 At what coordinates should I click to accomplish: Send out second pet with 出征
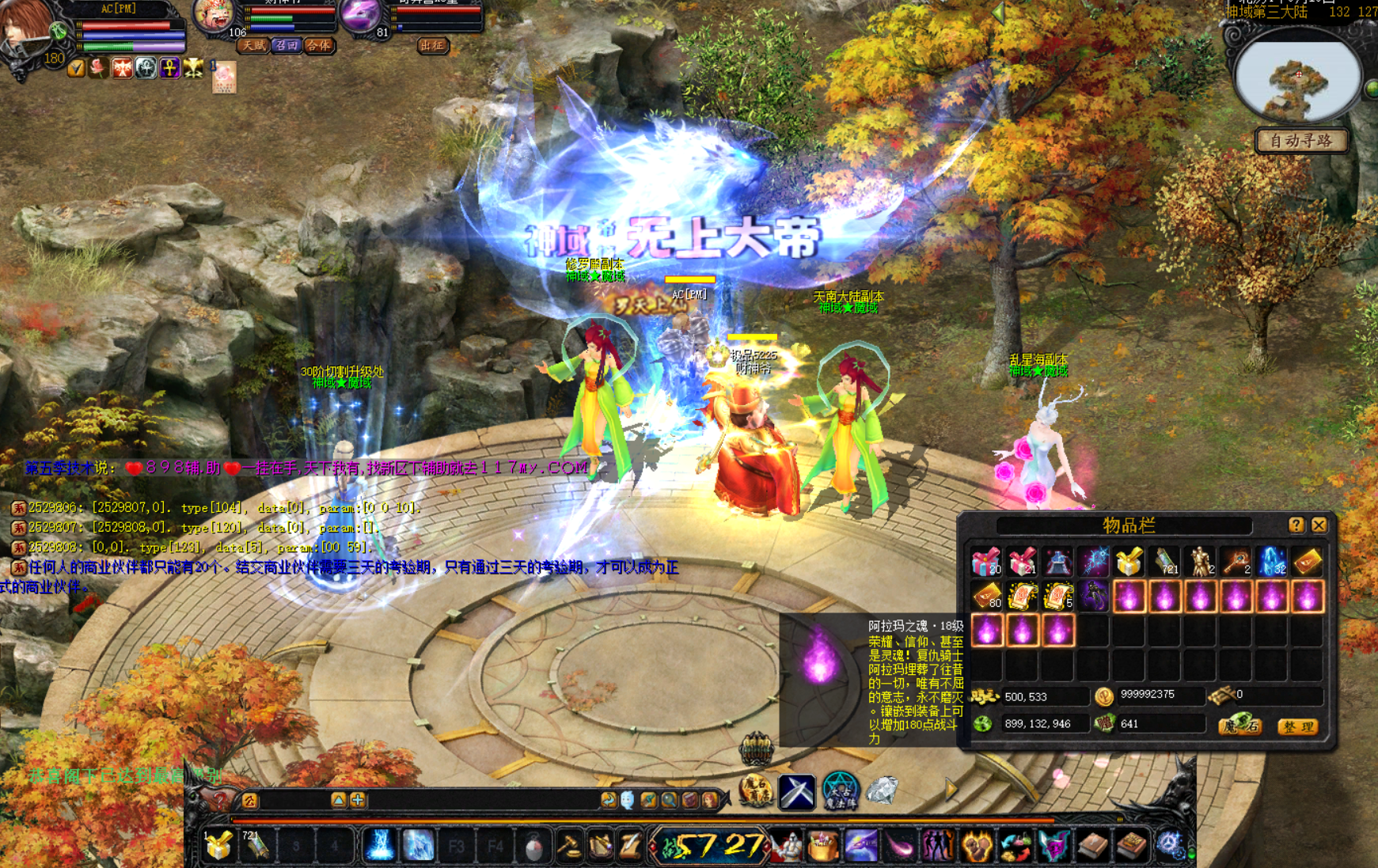[x=432, y=46]
